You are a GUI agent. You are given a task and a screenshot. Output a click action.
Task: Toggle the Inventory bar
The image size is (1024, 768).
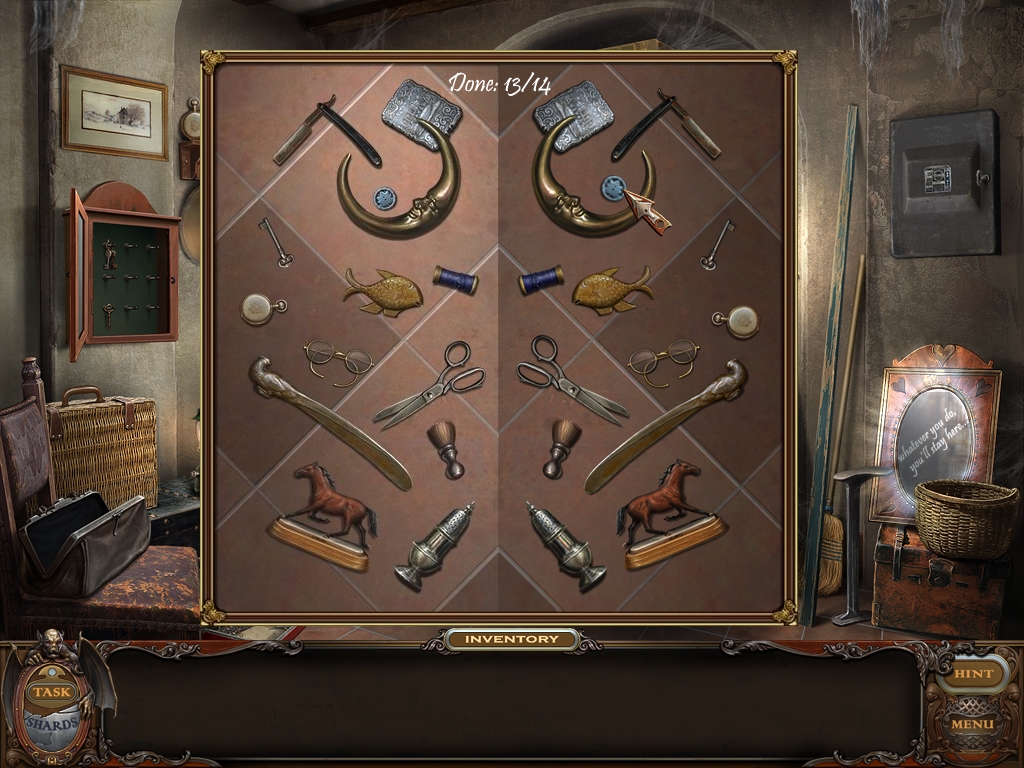[512, 639]
